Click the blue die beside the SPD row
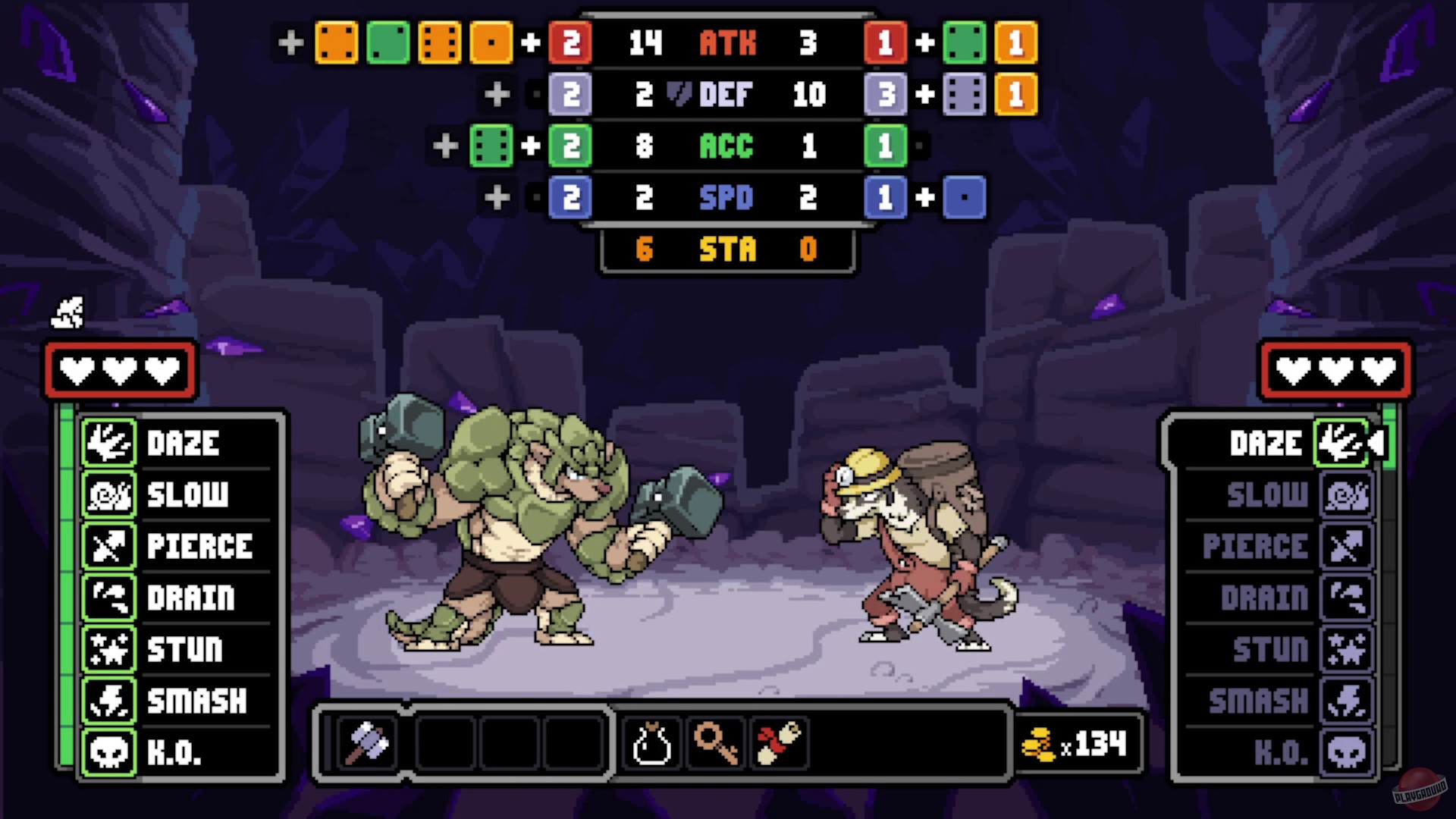Viewport: 1456px width, 819px height. [965, 198]
